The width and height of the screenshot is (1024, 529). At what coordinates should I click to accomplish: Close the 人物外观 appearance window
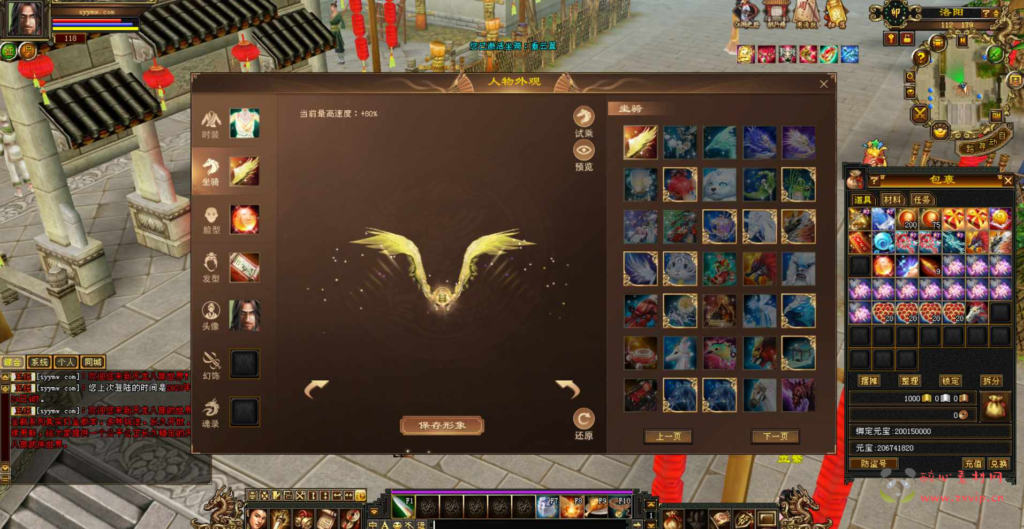point(824,84)
